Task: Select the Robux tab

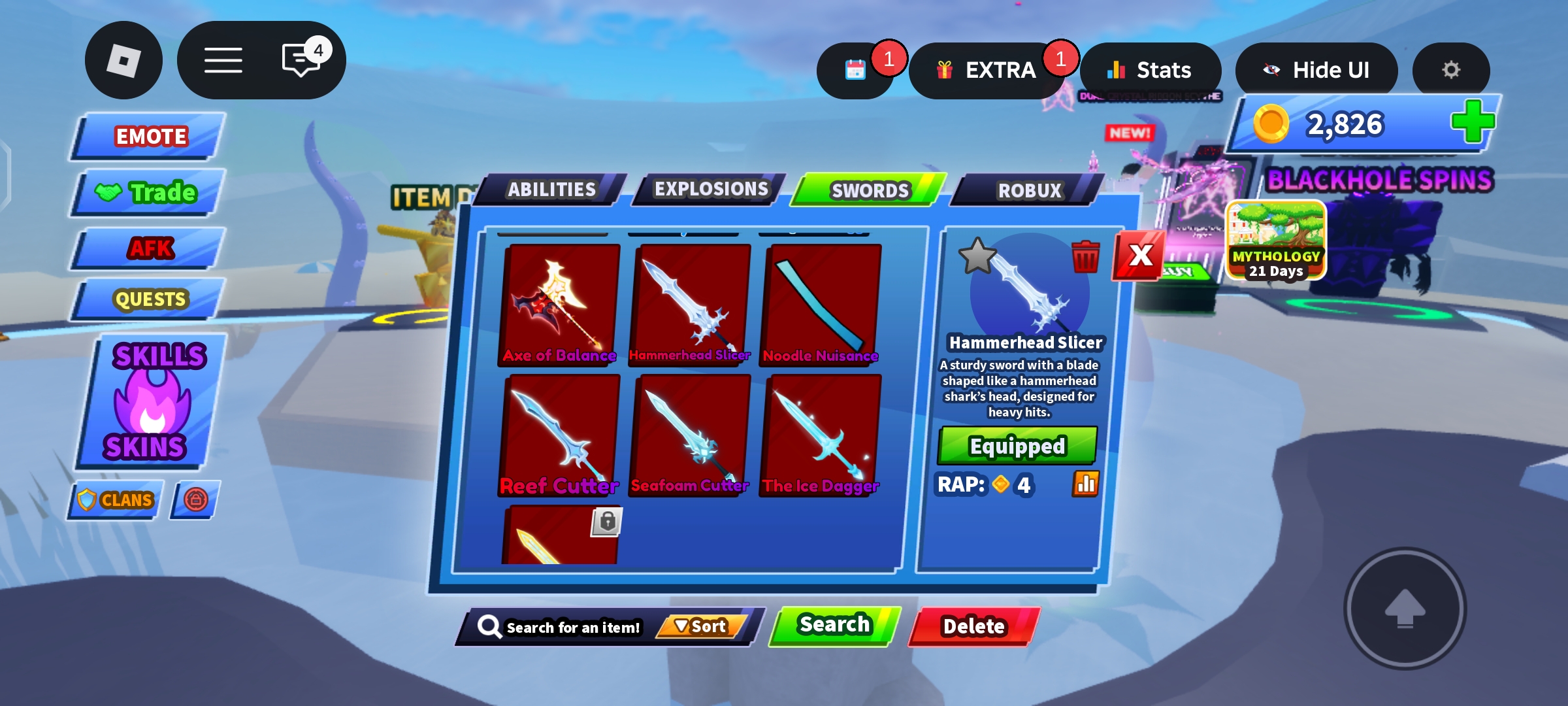Action: pos(1029,190)
